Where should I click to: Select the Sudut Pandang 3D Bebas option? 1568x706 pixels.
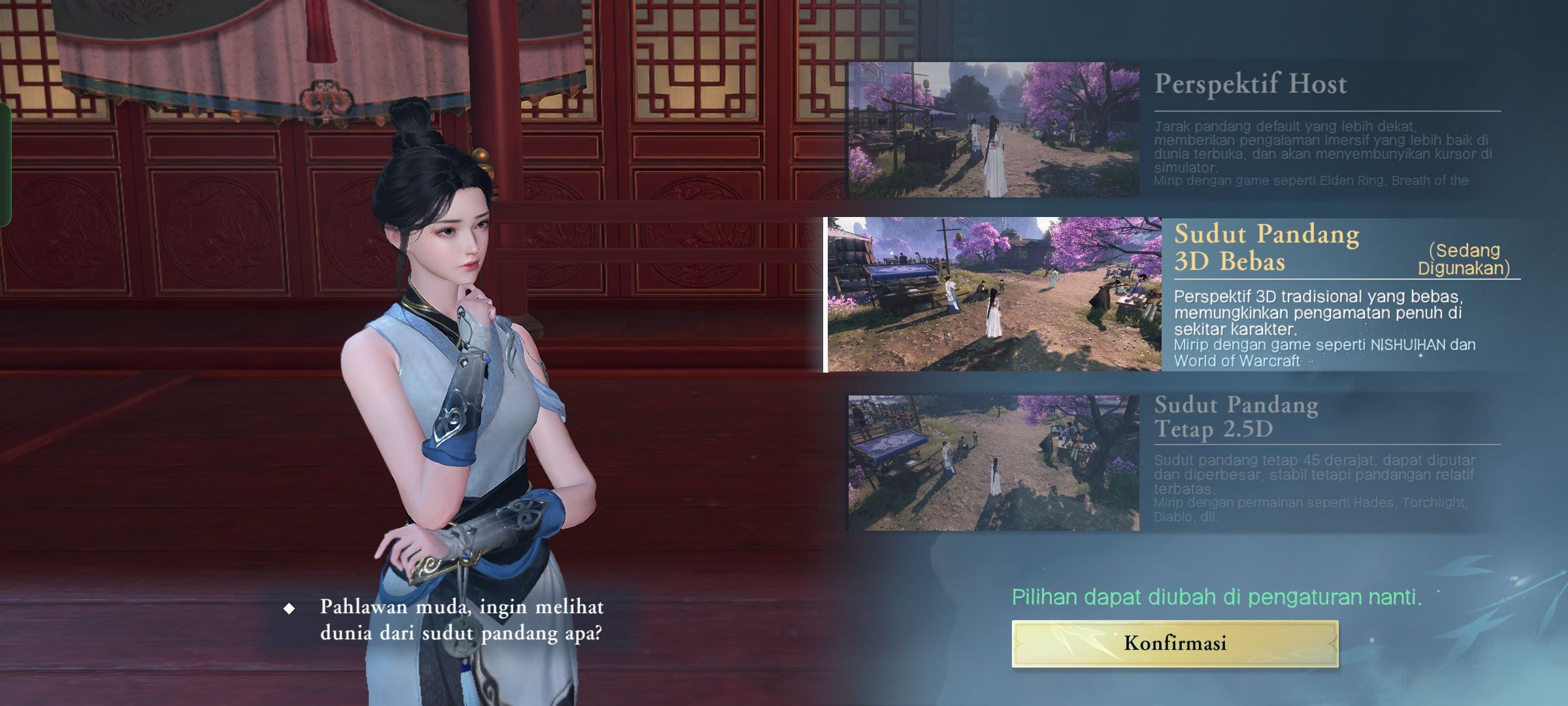click(x=1266, y=248)
